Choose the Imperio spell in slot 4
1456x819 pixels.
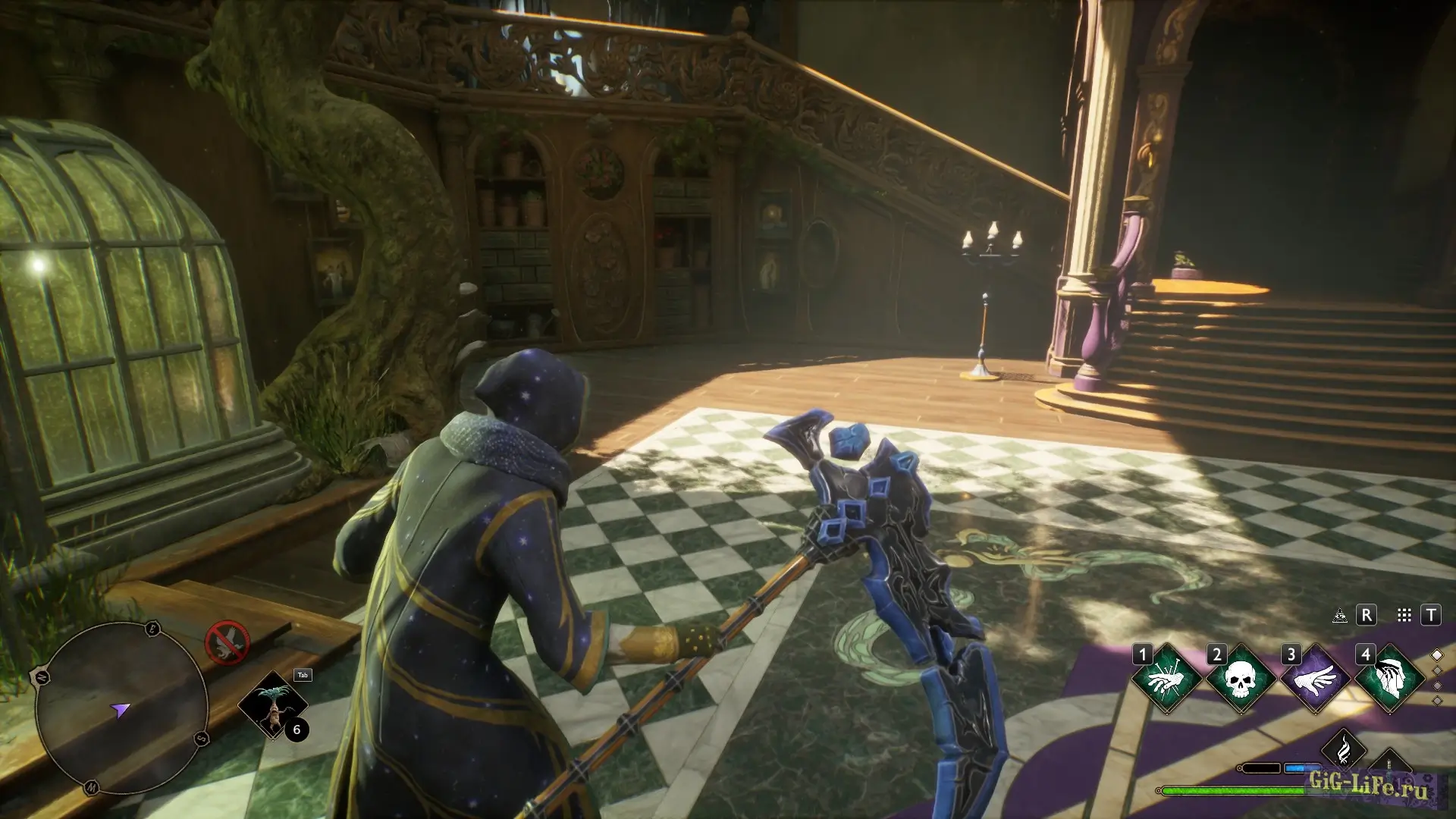1389,679
